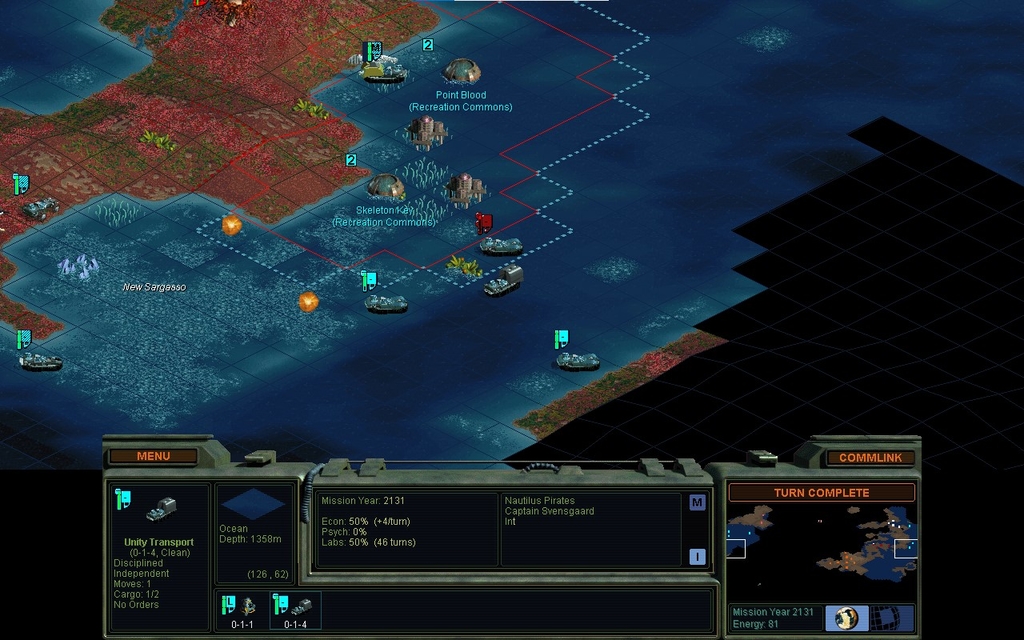Screen dimensions: 1024x640
Task: Open the MENU button
Action: point(153,456)
